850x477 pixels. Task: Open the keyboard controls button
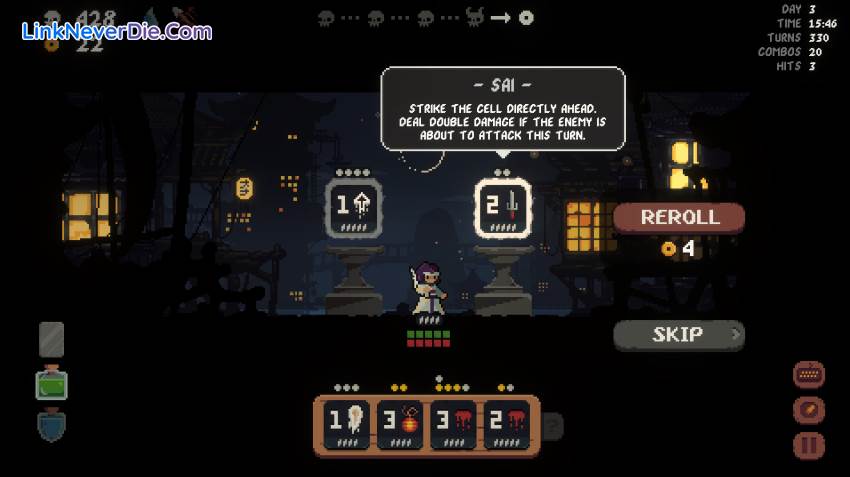809,375
